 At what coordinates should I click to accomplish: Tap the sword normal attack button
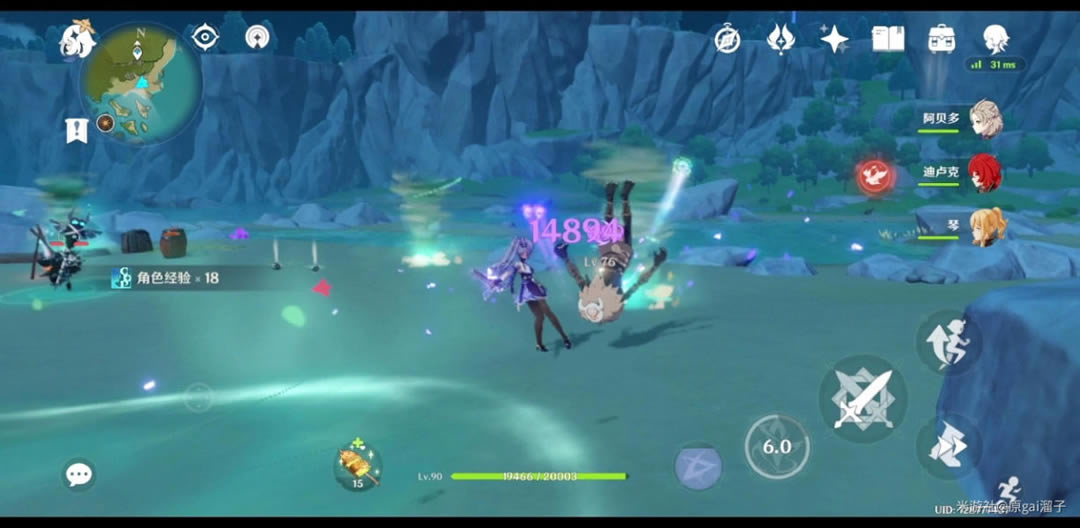pos(862,400)
